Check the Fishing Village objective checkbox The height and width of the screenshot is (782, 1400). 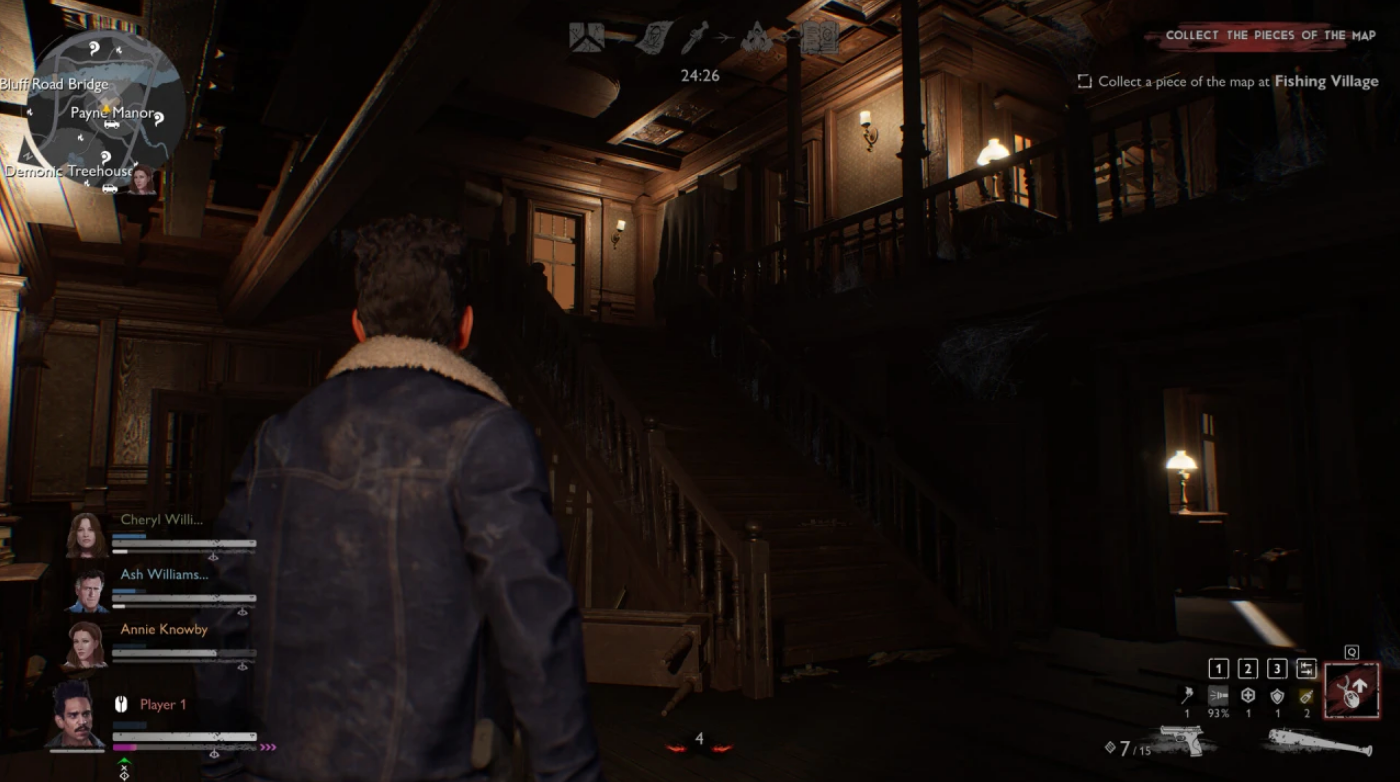click(1084, 82)
